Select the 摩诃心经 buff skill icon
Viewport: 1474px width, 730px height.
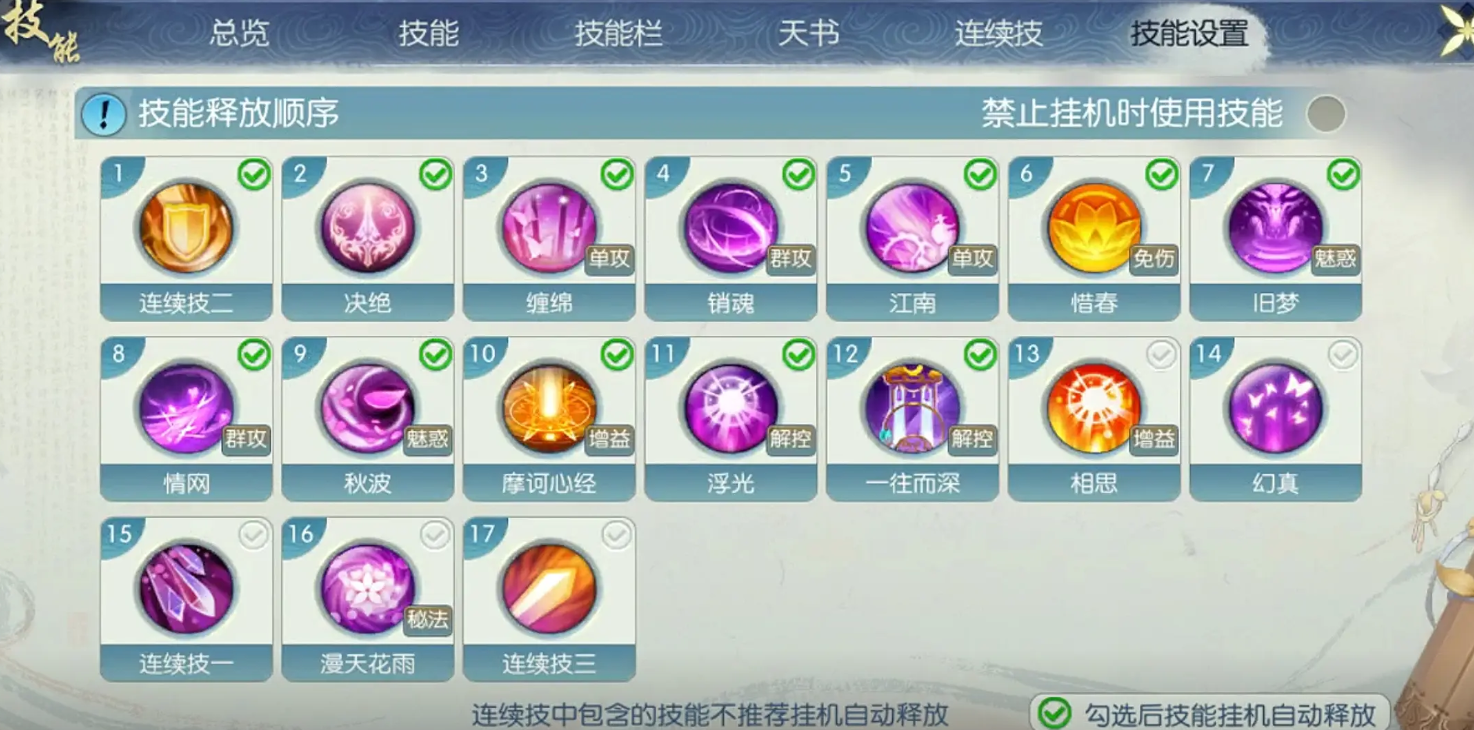(549, 408)
